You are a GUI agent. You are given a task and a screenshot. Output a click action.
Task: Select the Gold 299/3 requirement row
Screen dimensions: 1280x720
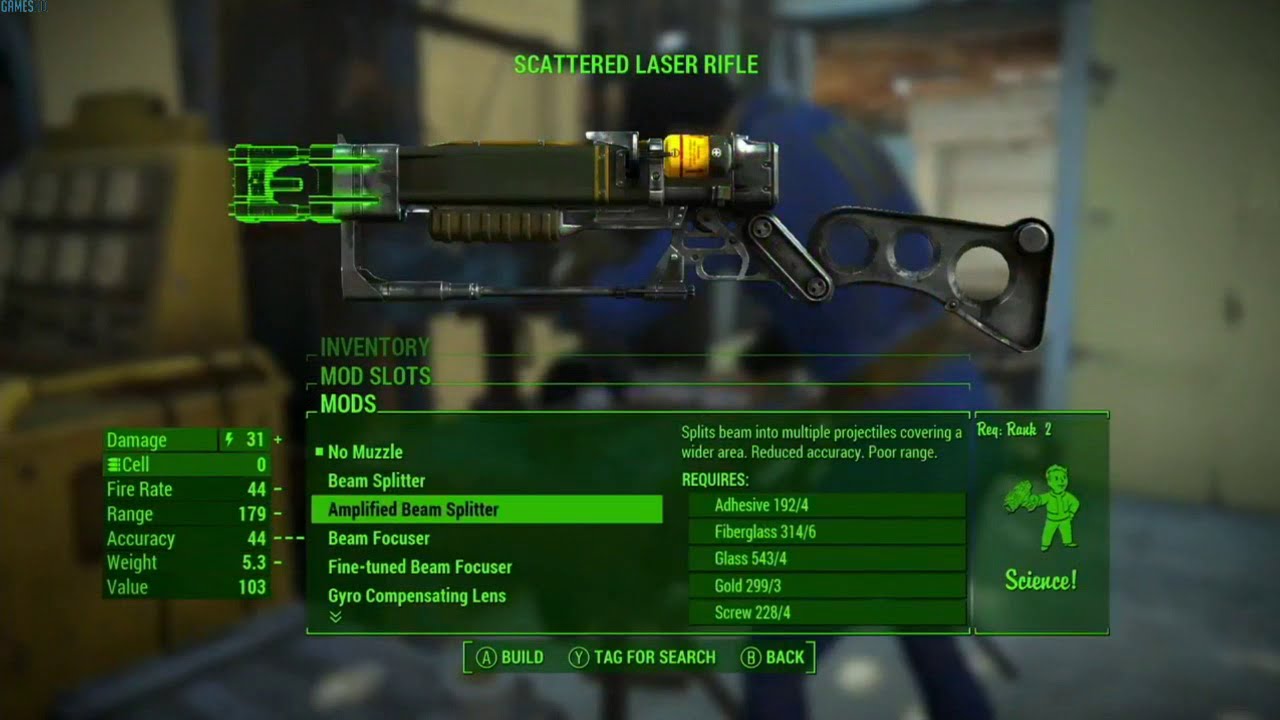(826, 586)
